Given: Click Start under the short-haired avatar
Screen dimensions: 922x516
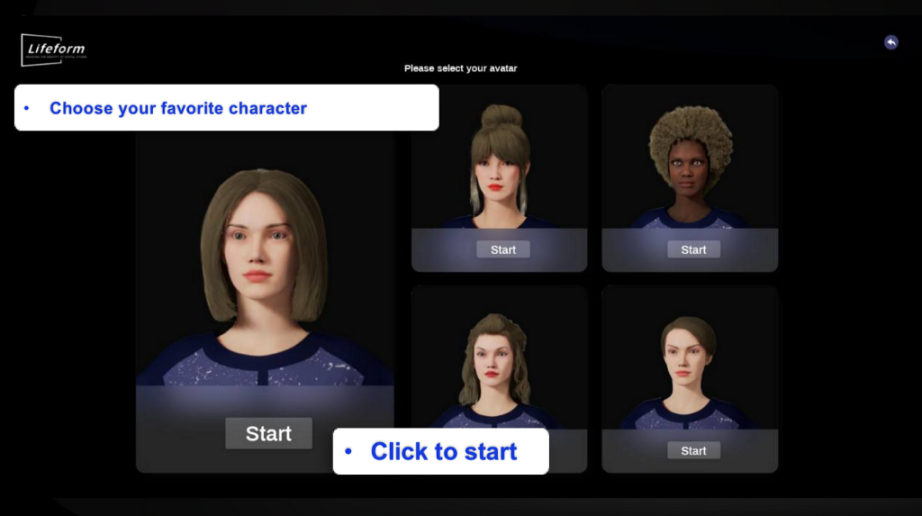Looking at the screenshot, I should 693,451.
